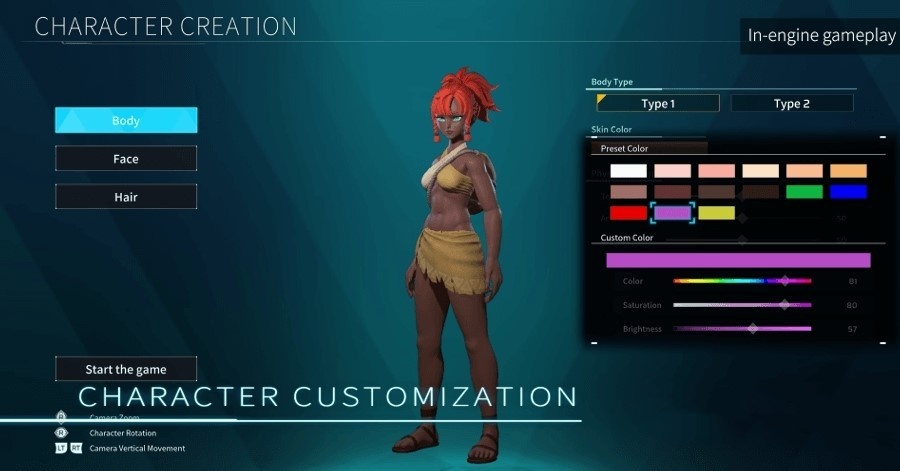The width and height of the screenshot is (900, 471).
Task: Select the purple preset color swatch
Action: (x=672, y=212)
